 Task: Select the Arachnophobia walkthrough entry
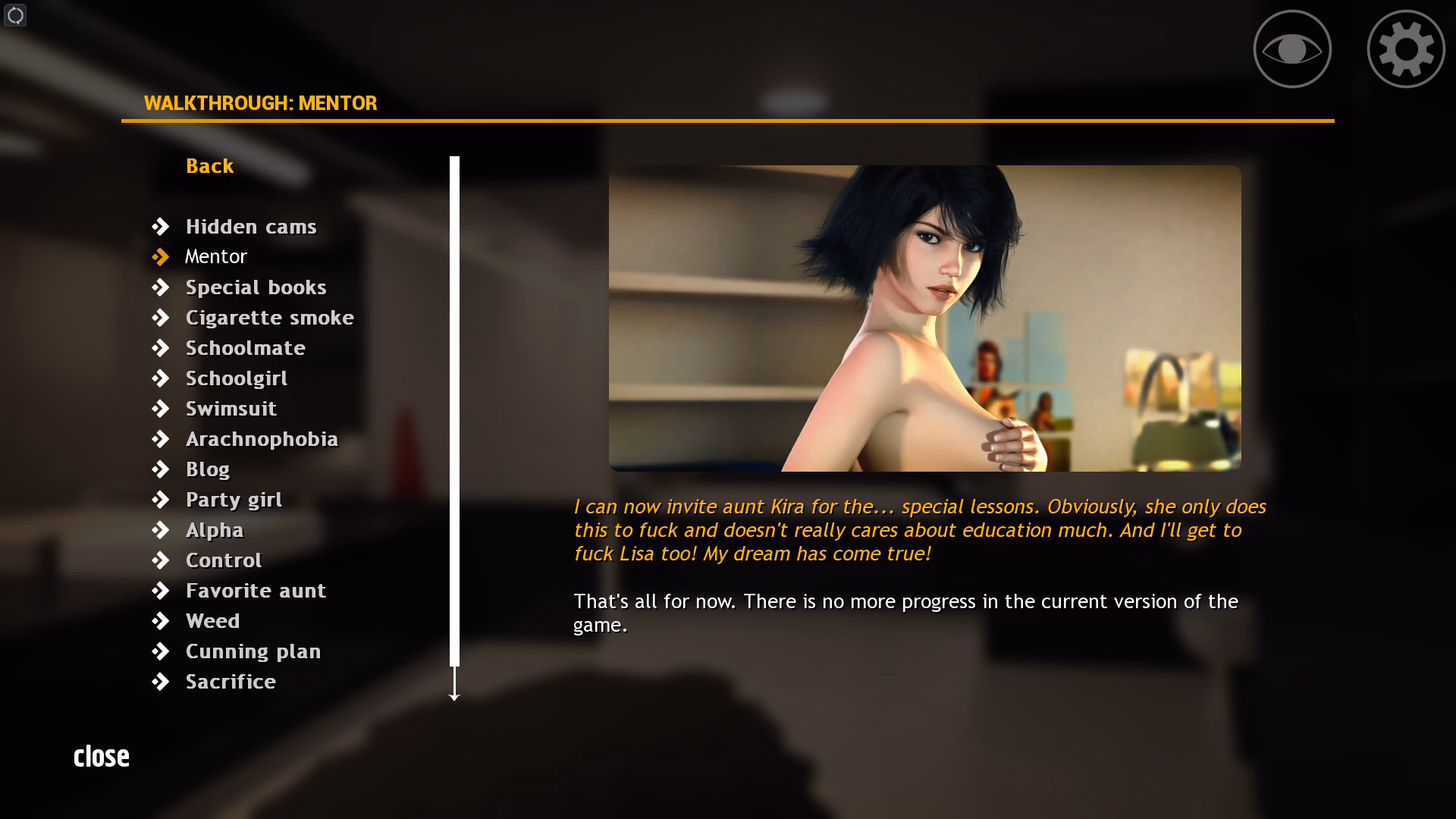point(262,438)
